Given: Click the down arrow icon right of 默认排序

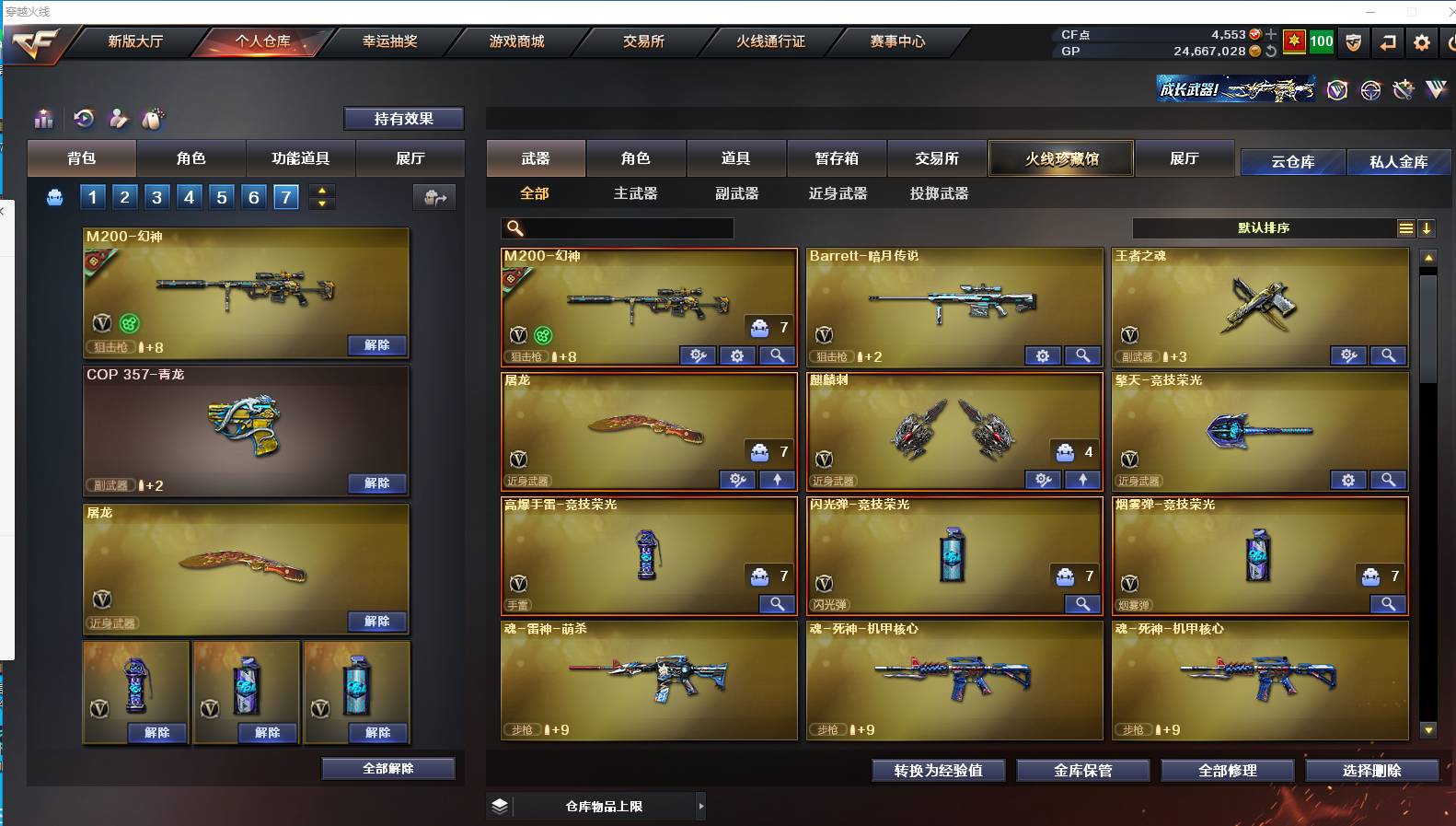Looking at the screenshot, I should [1427, 228].
